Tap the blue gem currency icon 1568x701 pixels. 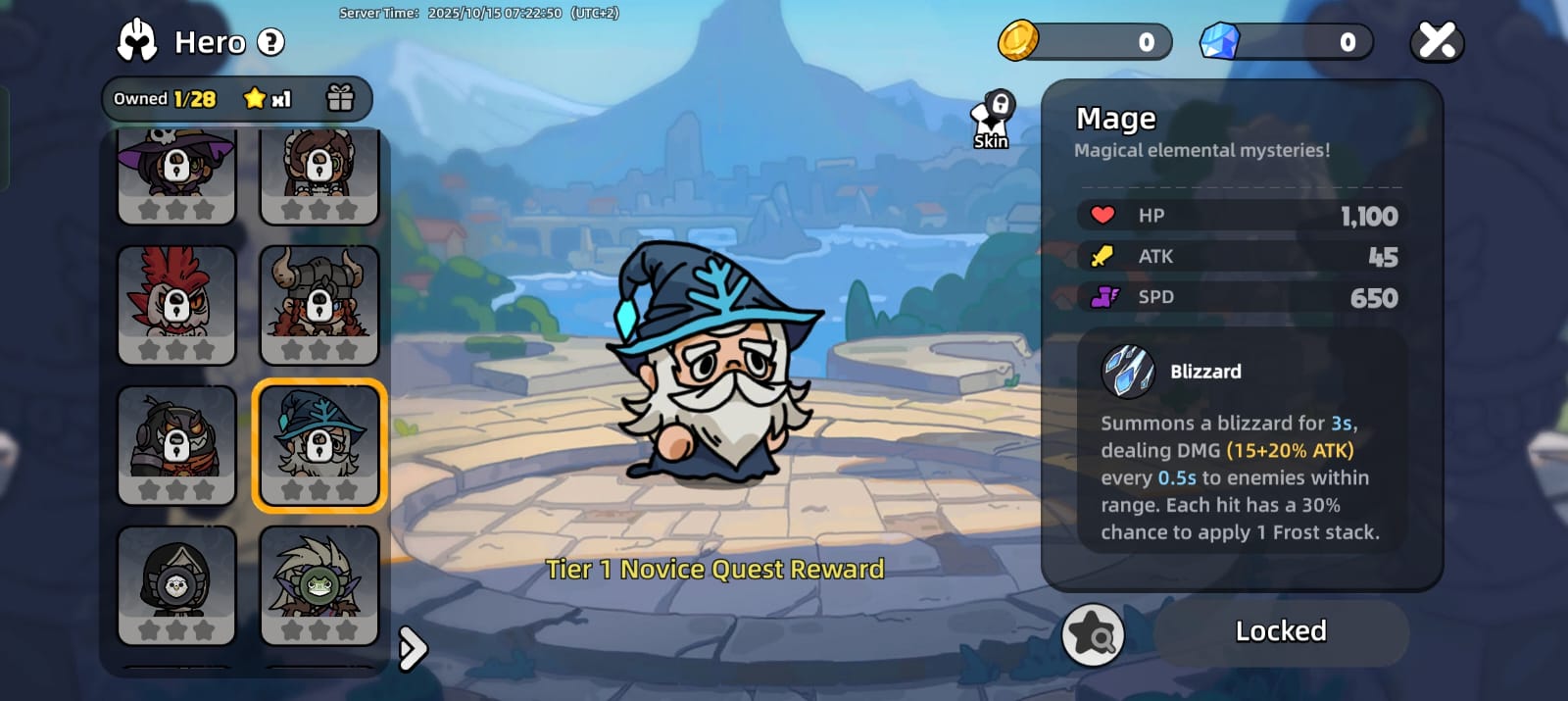click(x=1220, y=41)
